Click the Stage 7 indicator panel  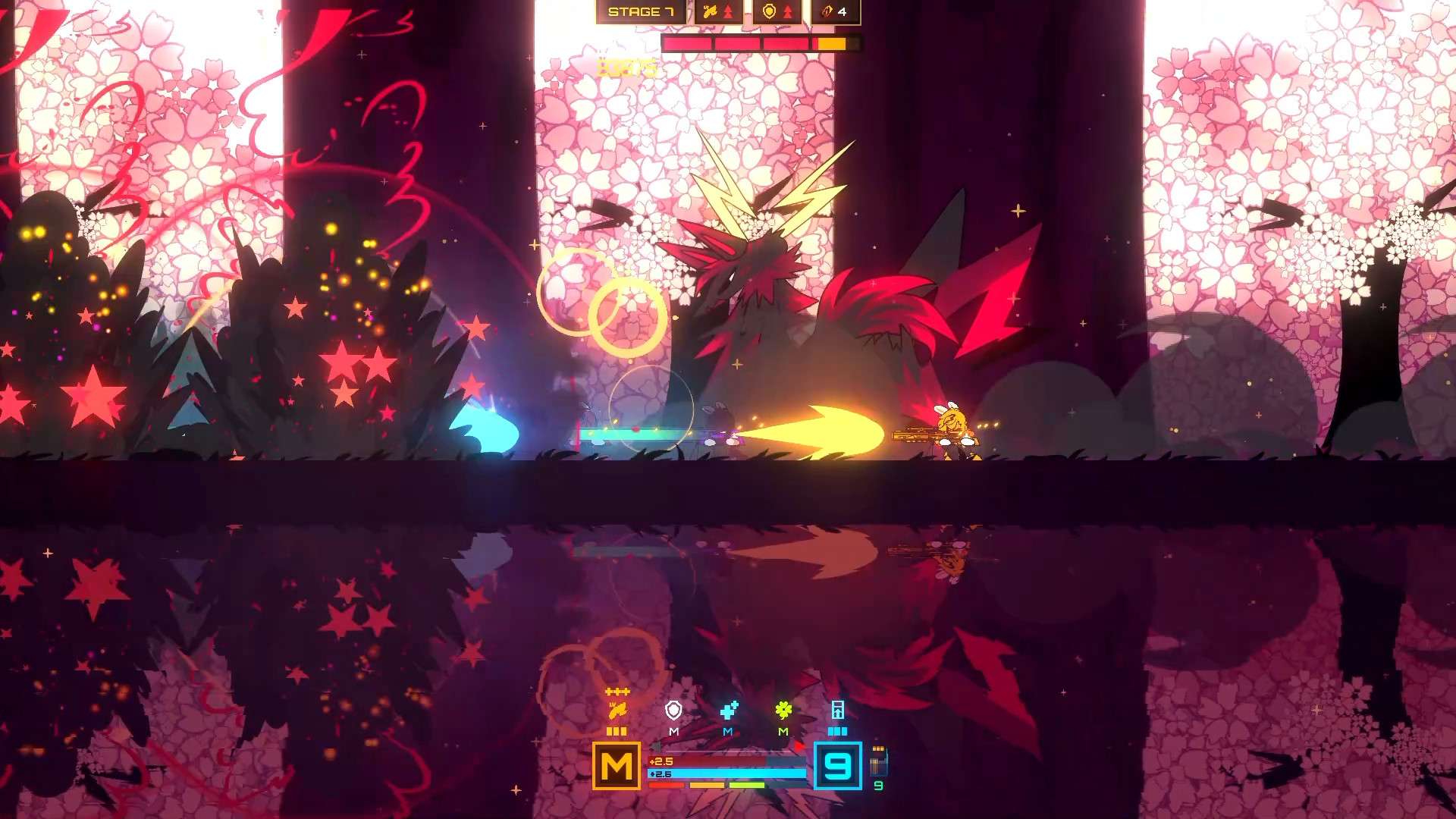[x=641, y=11]
